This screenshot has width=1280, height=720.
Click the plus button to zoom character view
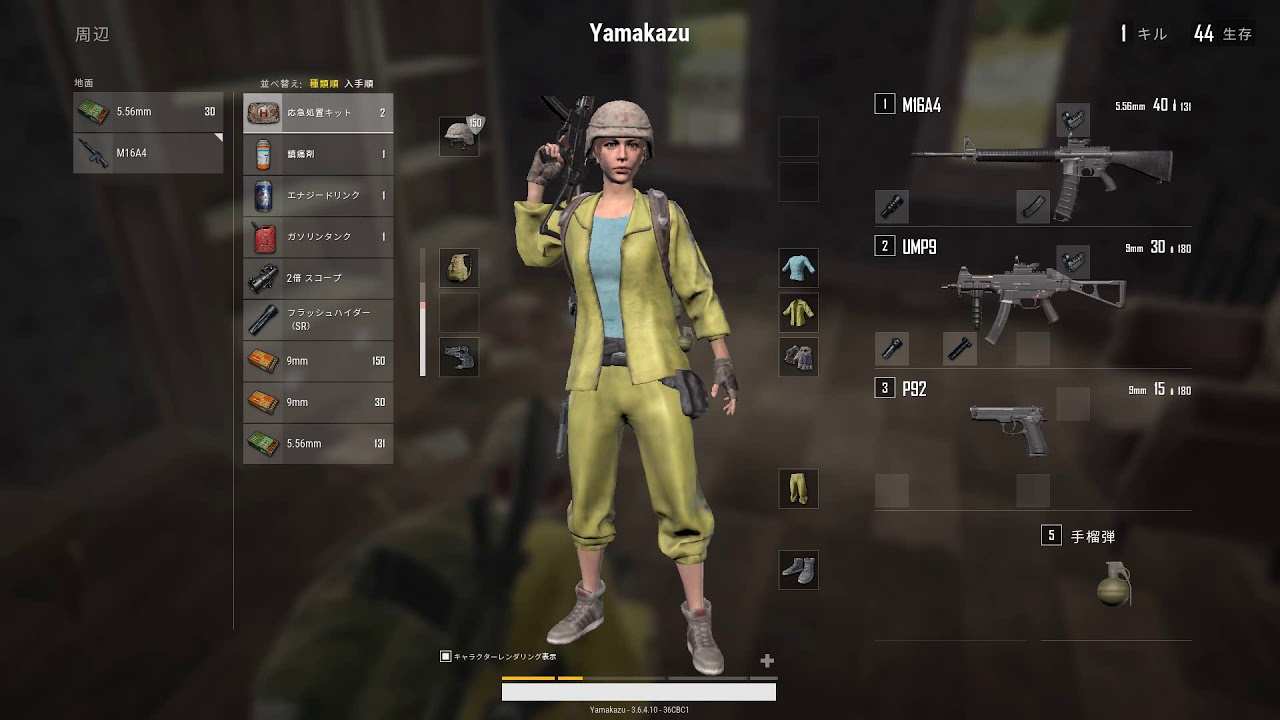[766, 660]
